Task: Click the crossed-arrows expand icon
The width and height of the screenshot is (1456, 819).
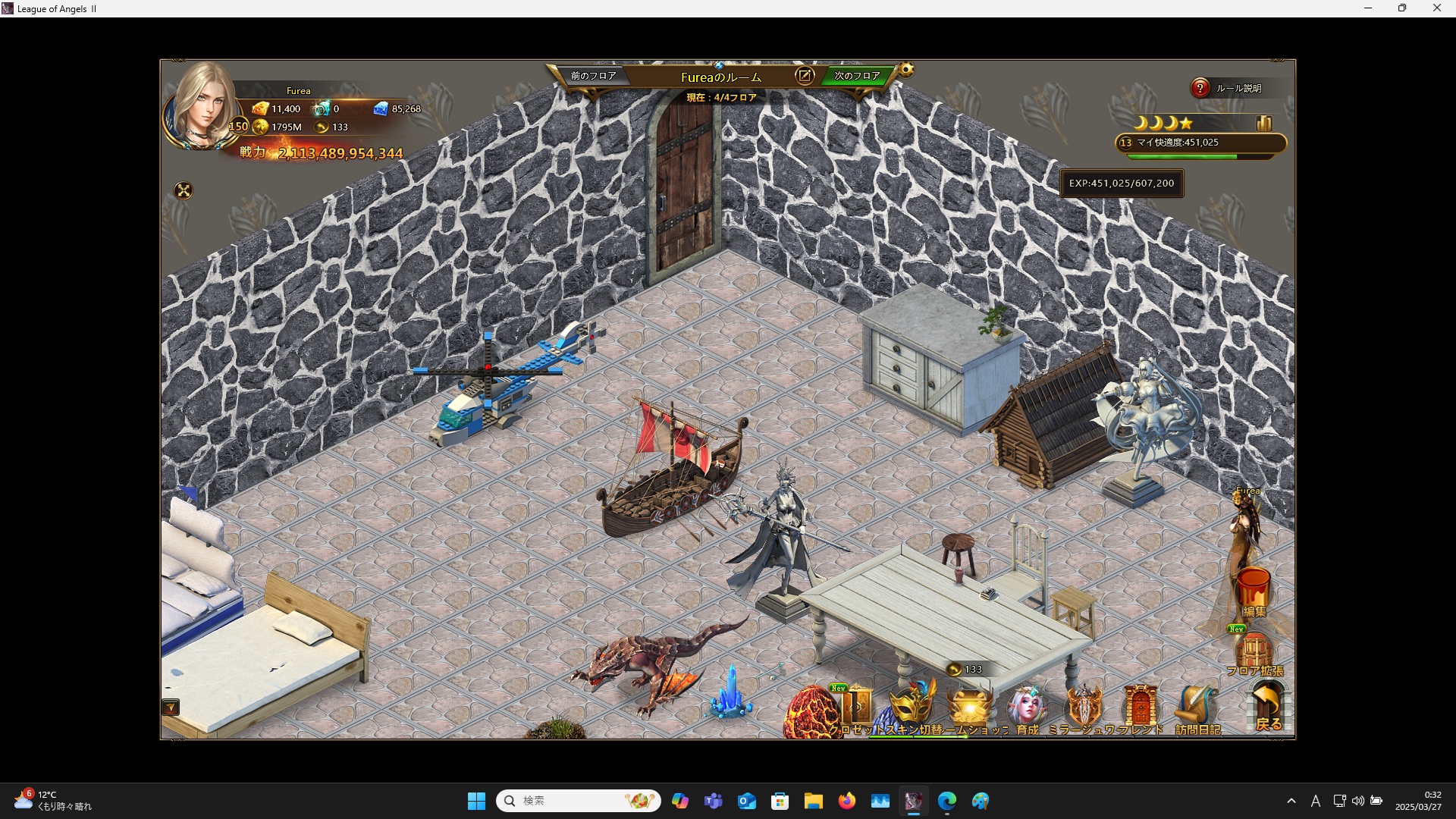Action: [184, 190]
